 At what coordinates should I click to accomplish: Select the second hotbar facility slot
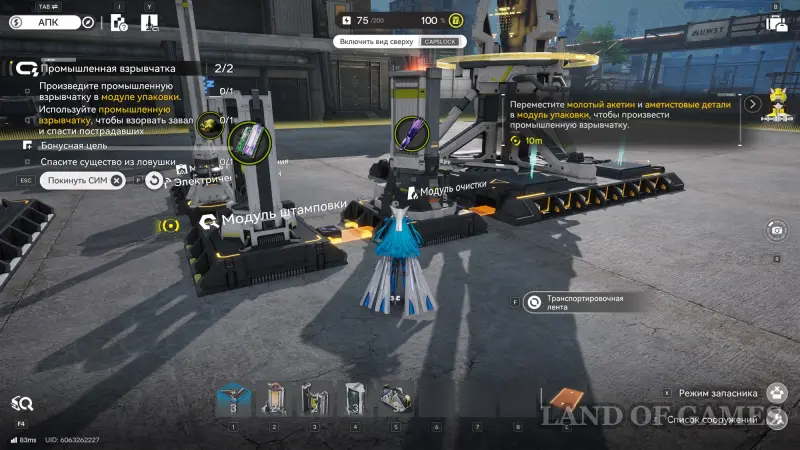(x=274, y=399)
